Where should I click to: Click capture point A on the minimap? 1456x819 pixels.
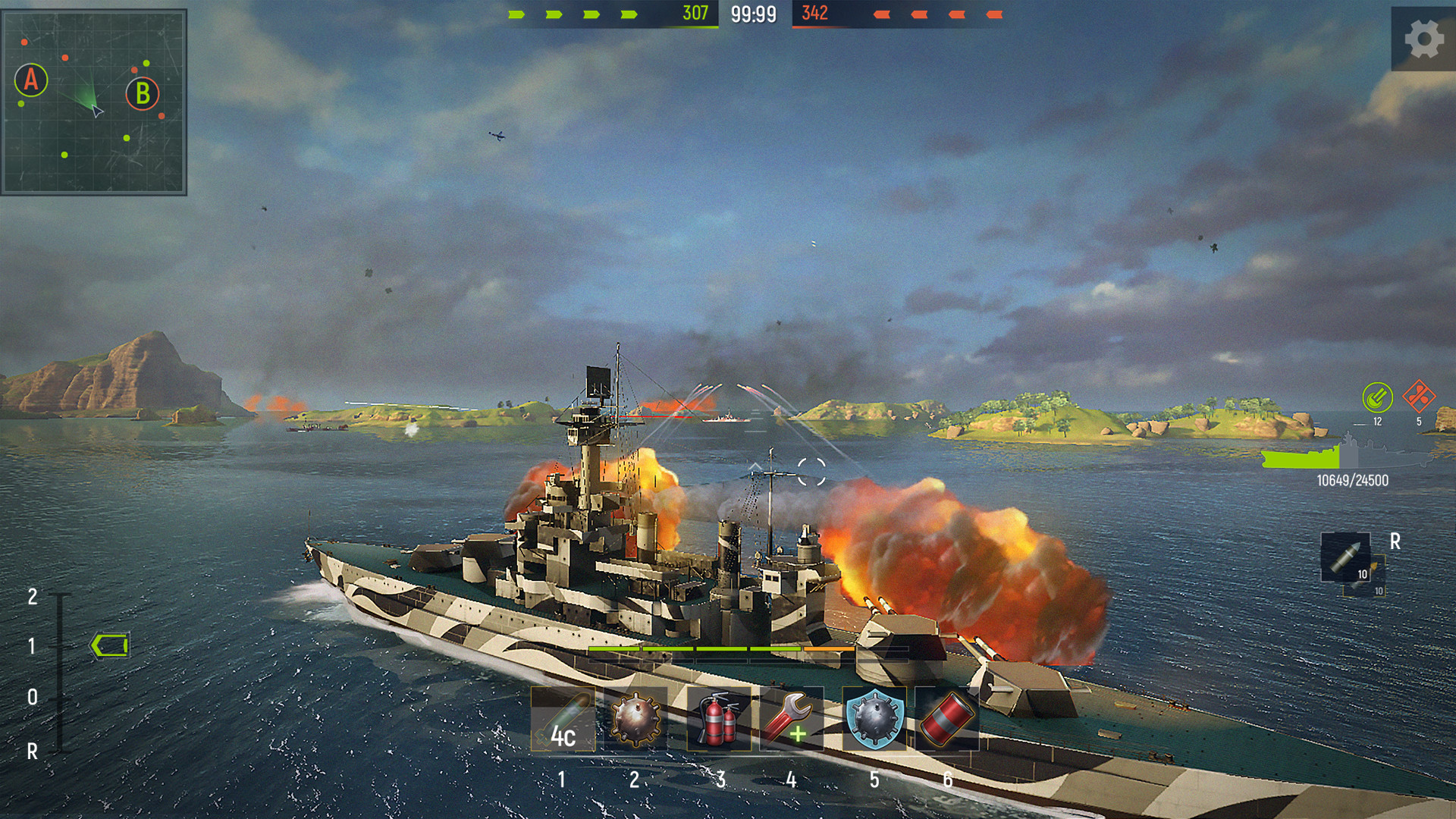click(x=31, y=80)
